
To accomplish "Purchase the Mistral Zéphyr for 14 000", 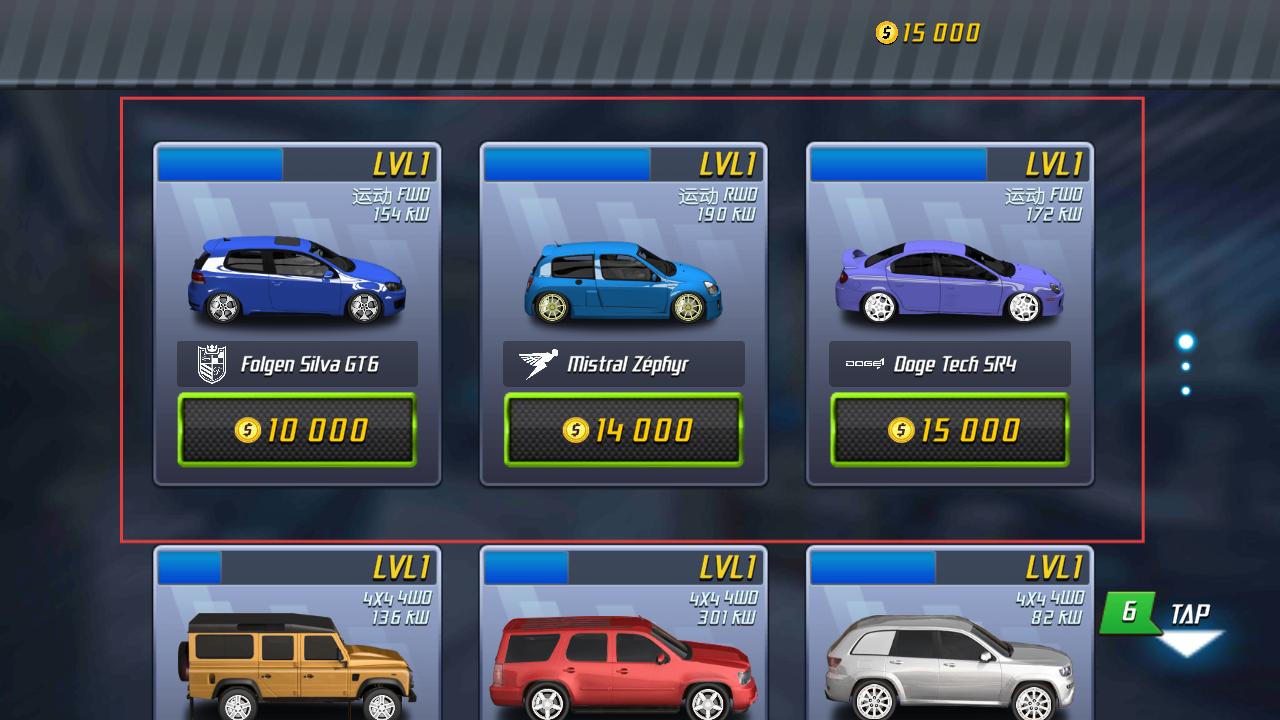I will point(623,430).
